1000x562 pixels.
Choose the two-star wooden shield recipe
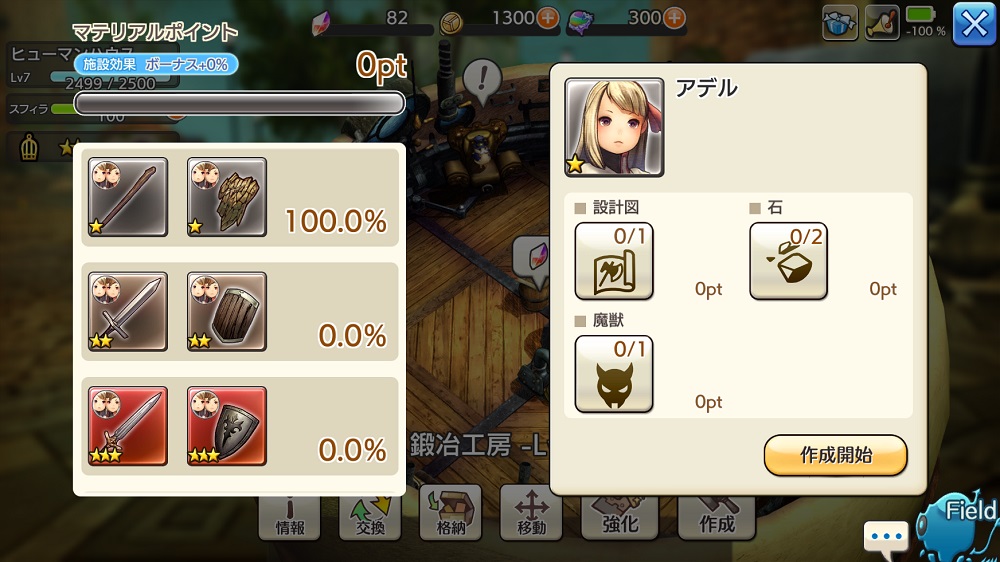coord(227,311)
